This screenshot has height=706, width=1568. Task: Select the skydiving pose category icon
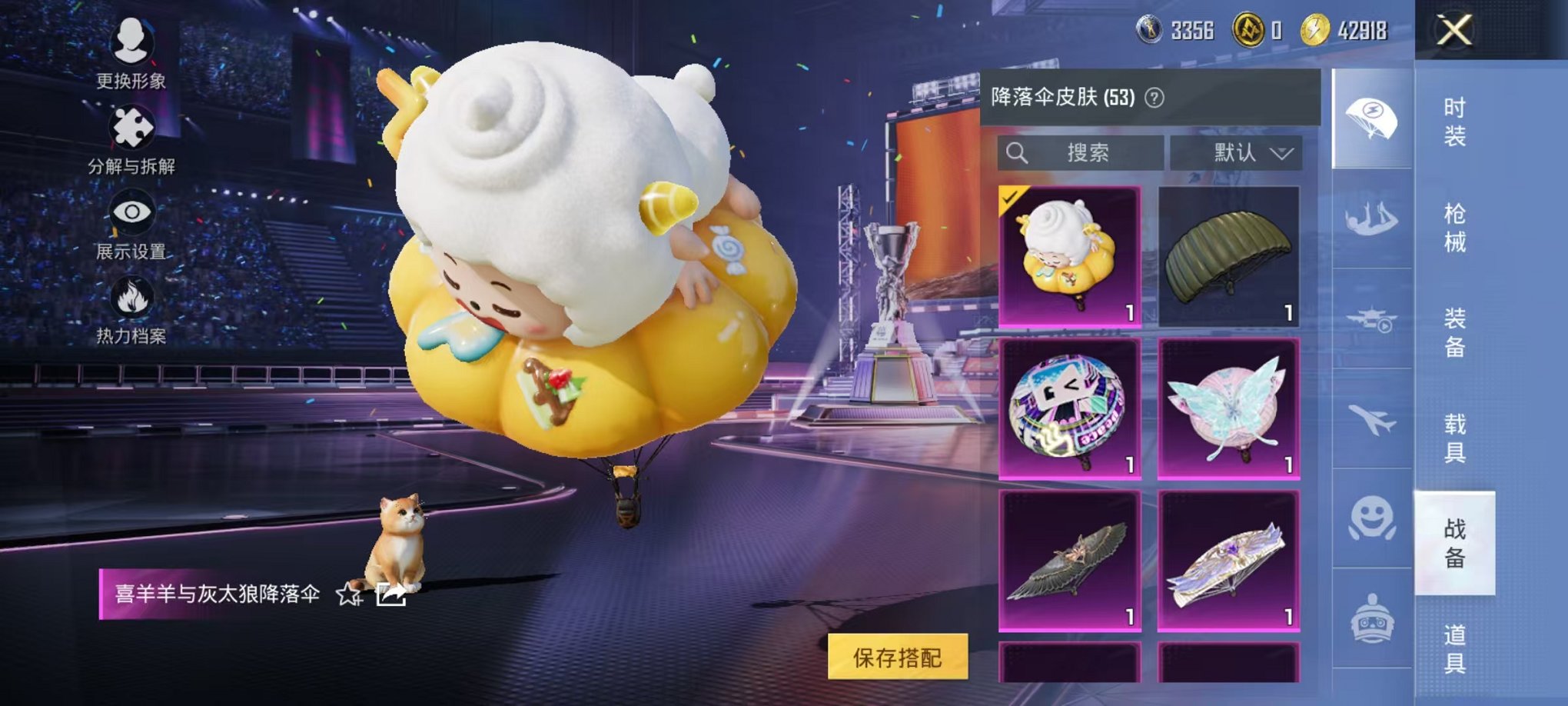tap(1372, 219)
